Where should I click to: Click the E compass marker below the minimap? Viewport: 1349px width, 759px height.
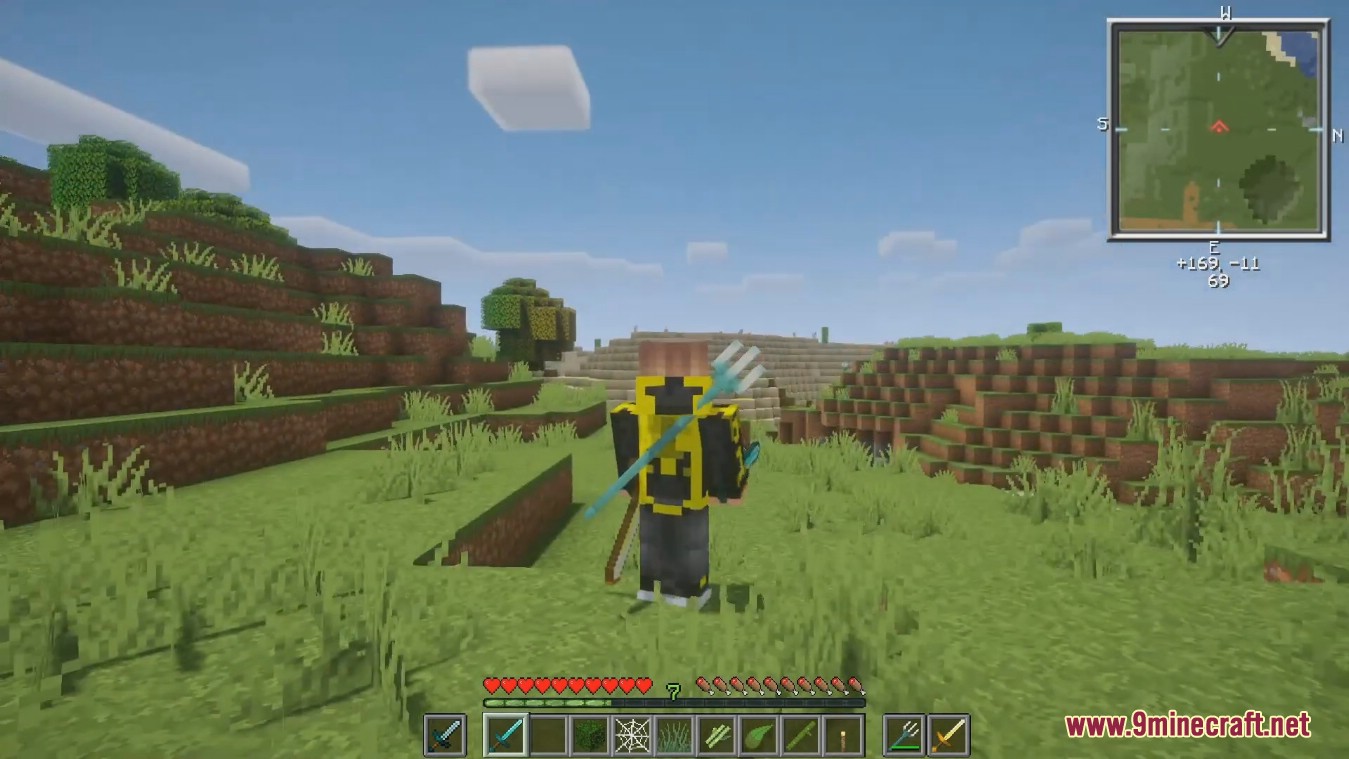pos(1214,245)
